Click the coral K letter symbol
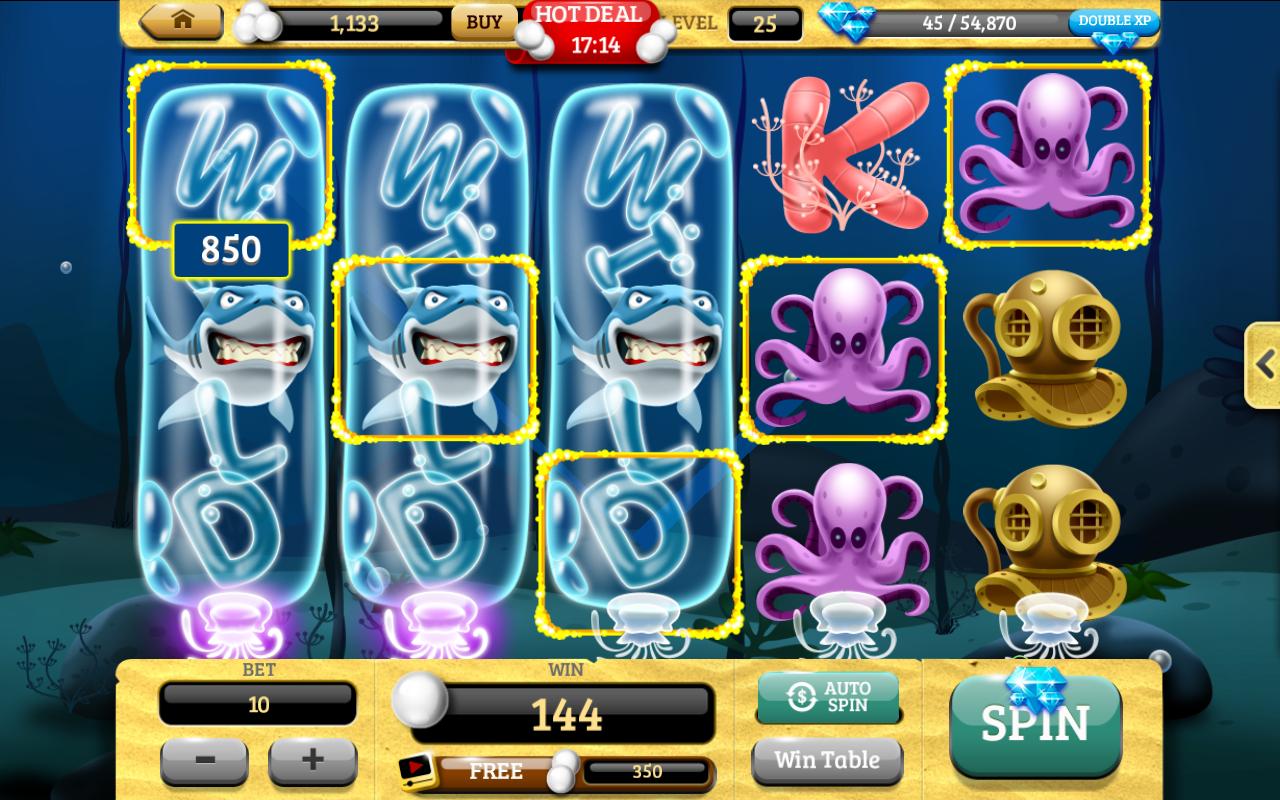 [843, 155]
